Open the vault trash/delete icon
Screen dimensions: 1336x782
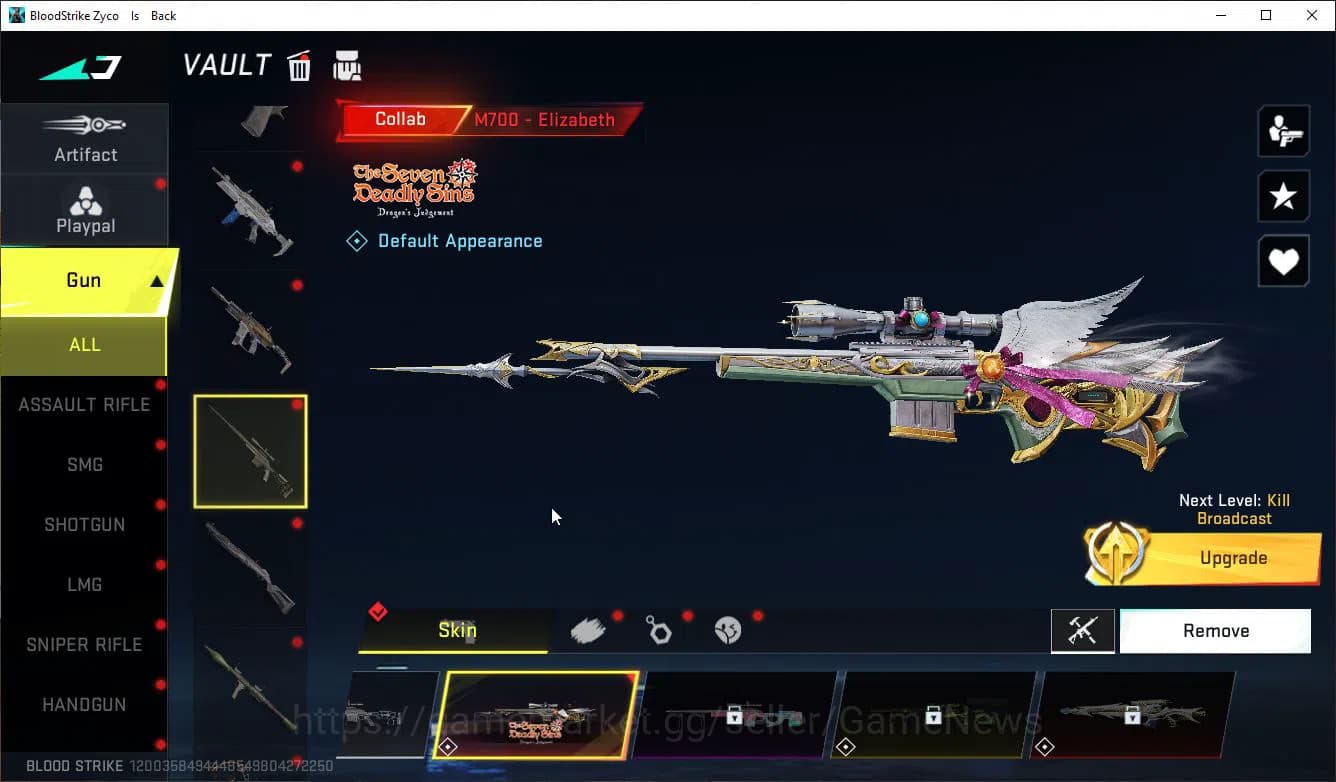click(299, 65)
